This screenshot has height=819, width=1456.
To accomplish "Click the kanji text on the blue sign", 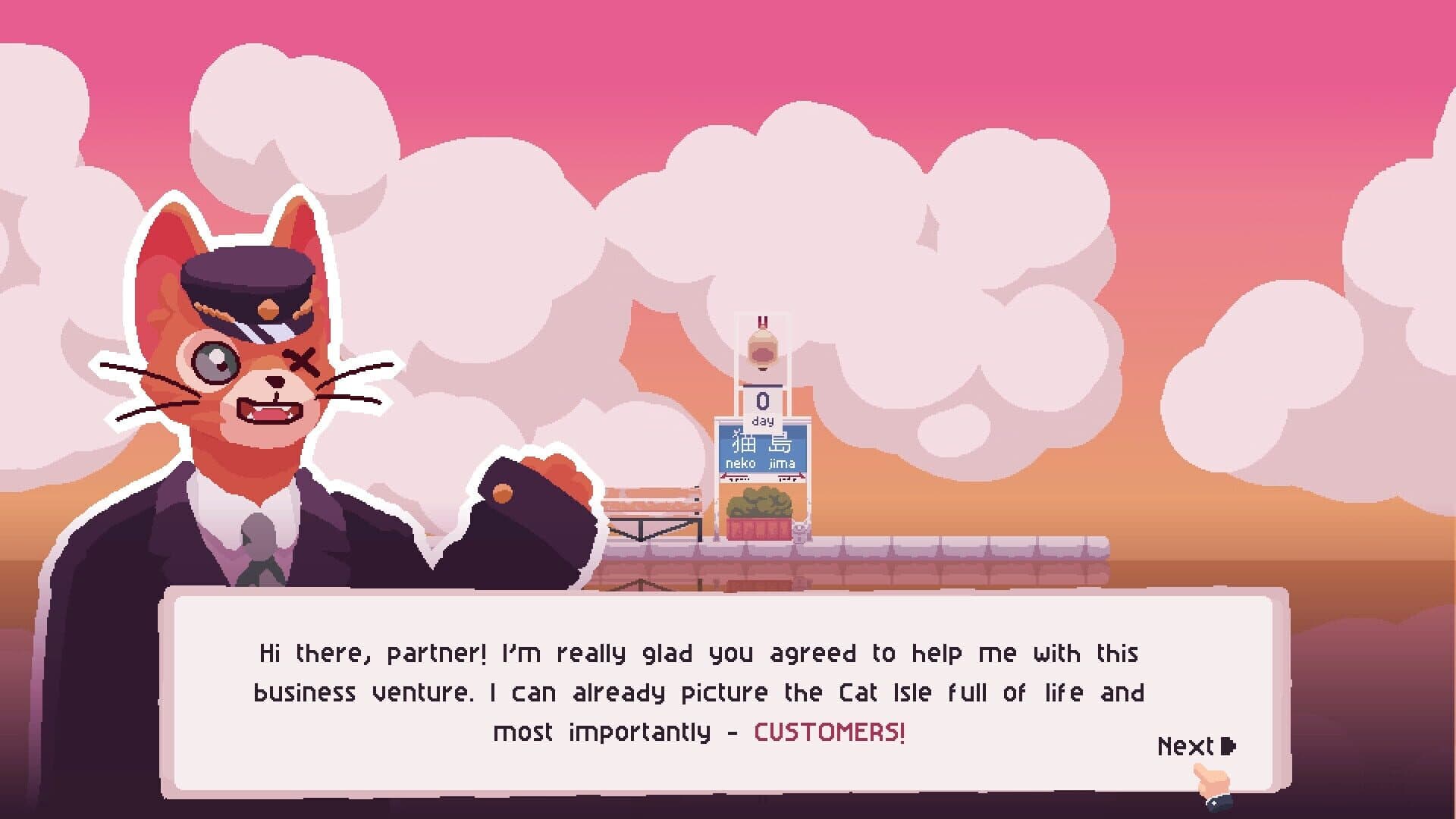I will (761, 444).
